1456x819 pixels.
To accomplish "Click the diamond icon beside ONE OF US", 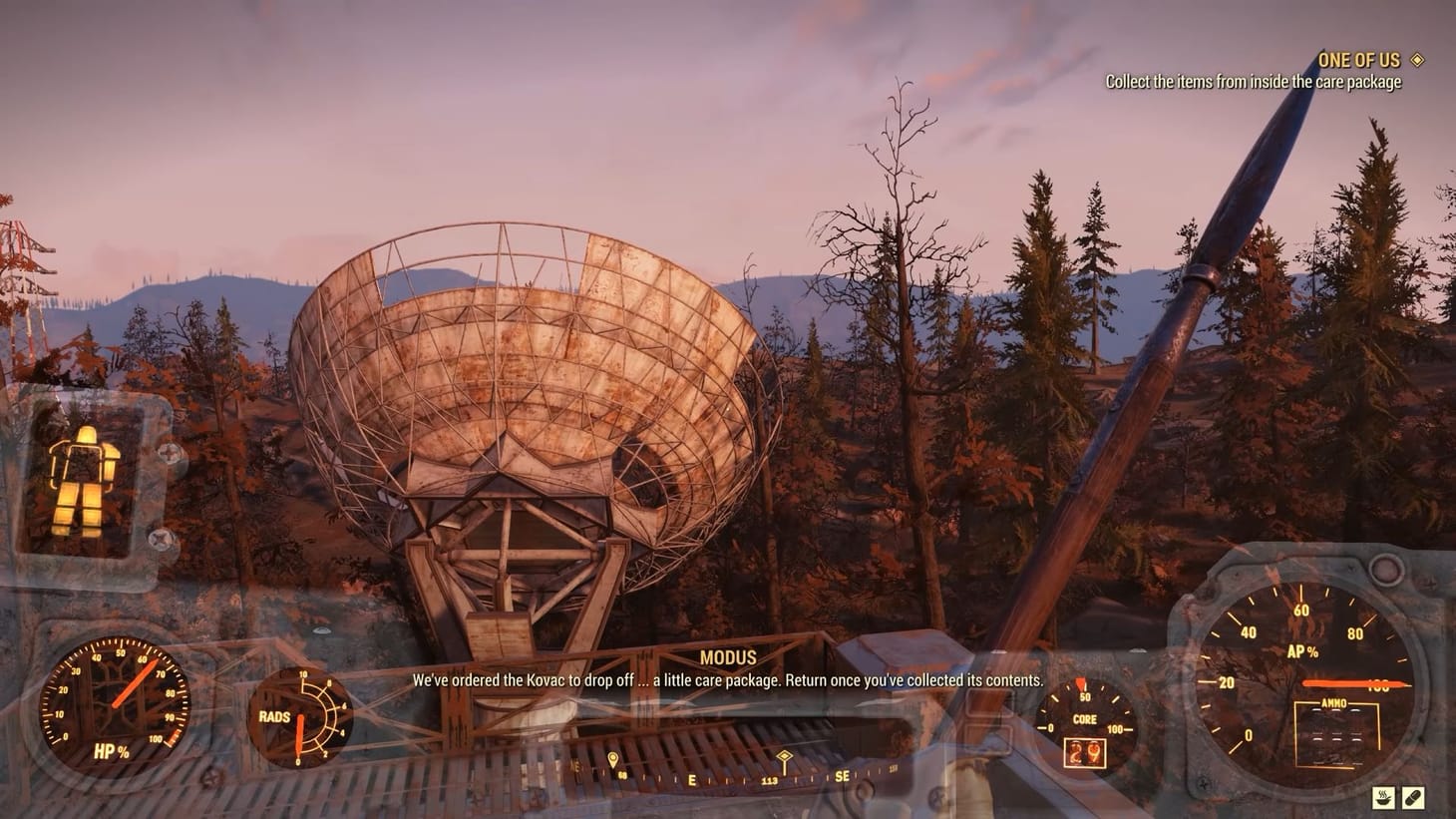I will click(1417, 60).
